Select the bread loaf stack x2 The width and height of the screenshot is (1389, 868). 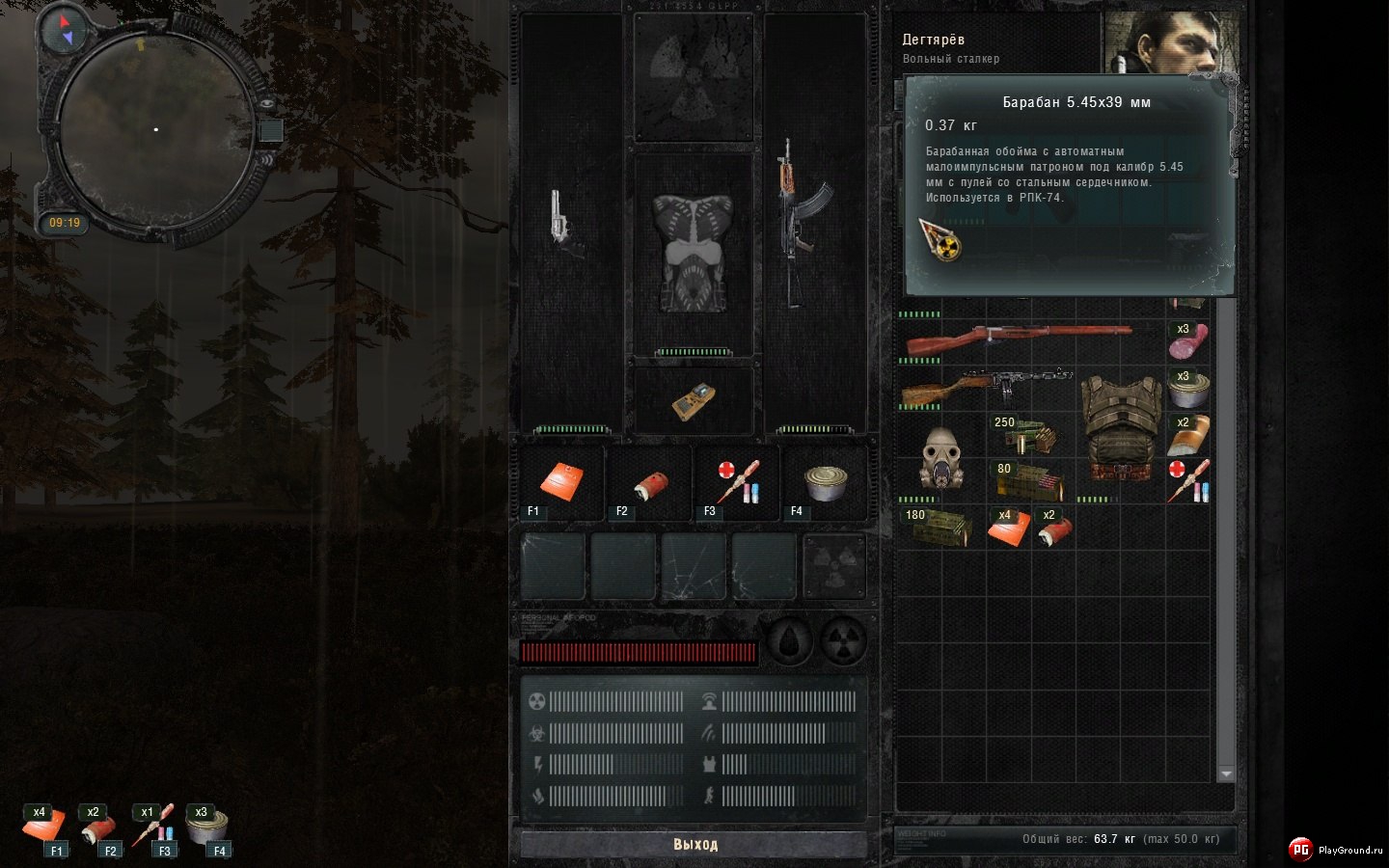[x=1188, y=435]
